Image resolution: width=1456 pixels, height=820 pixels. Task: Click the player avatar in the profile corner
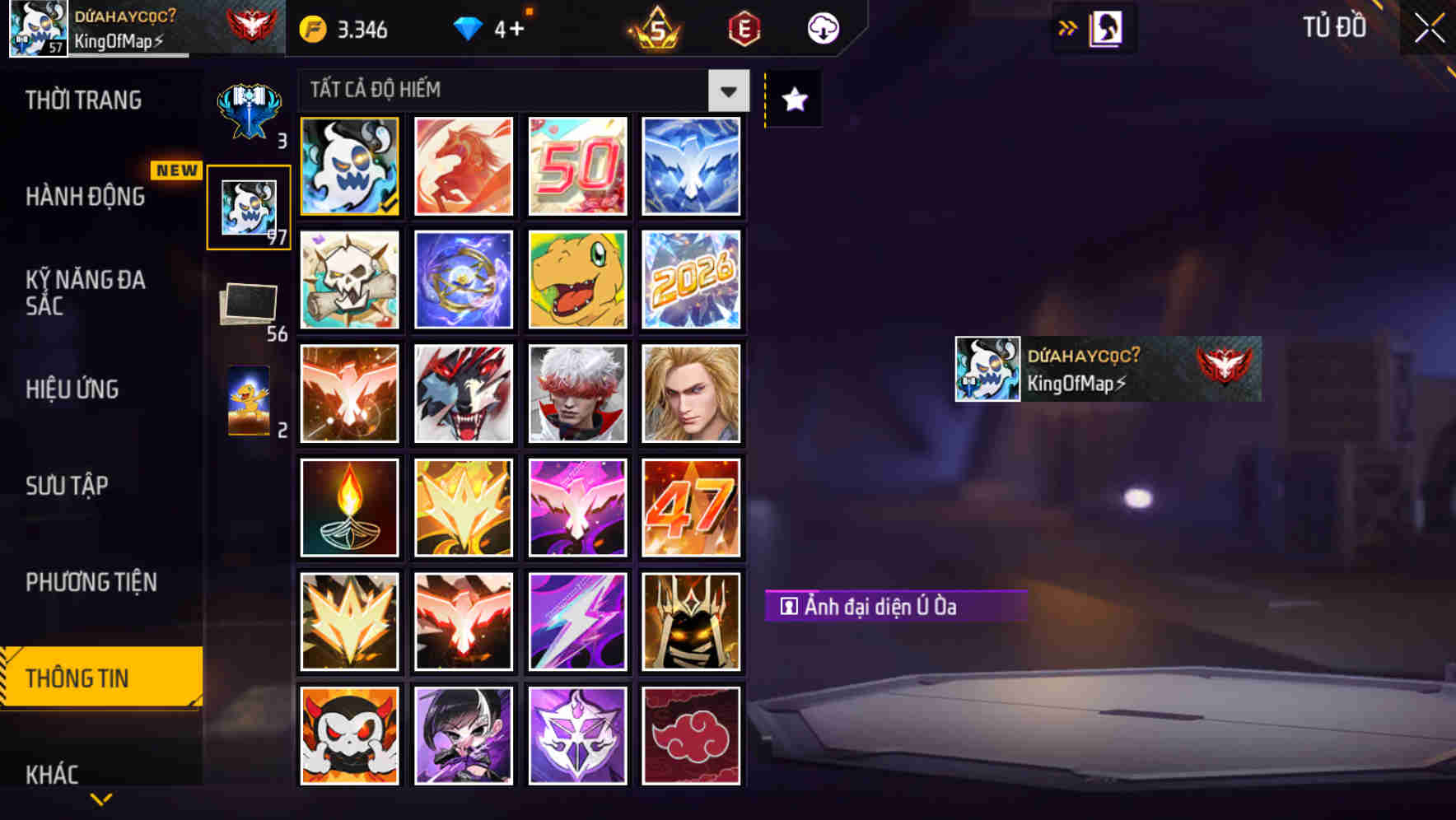tap(37, 27)
